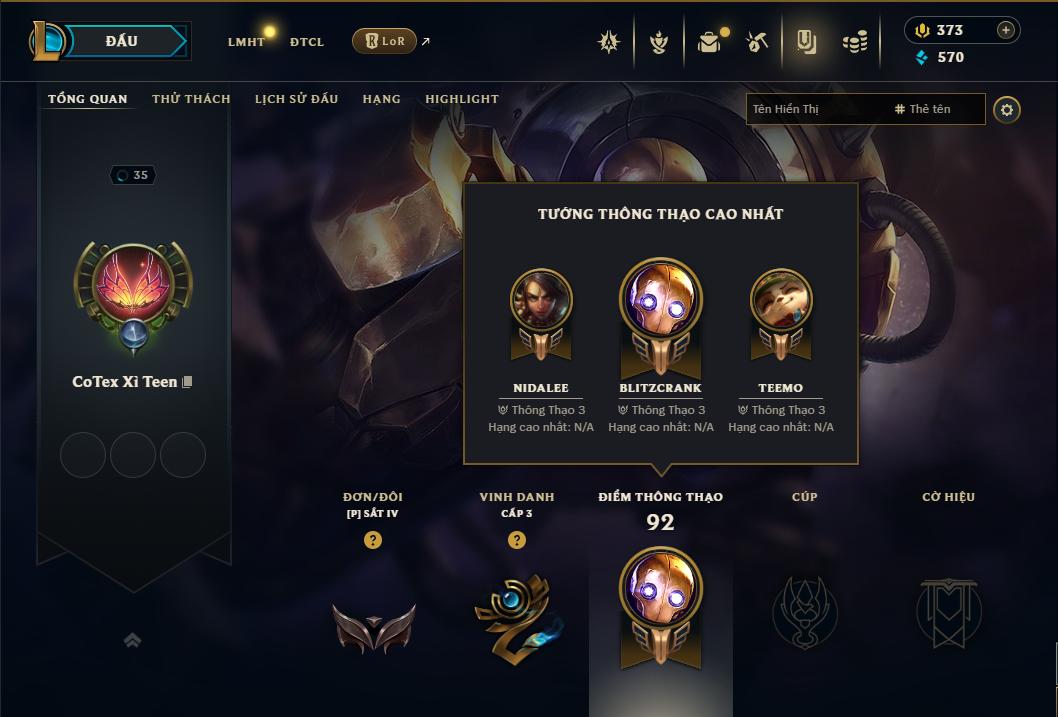Open profile settings gear icon

pyautogui.click(x=1007, y=109)
